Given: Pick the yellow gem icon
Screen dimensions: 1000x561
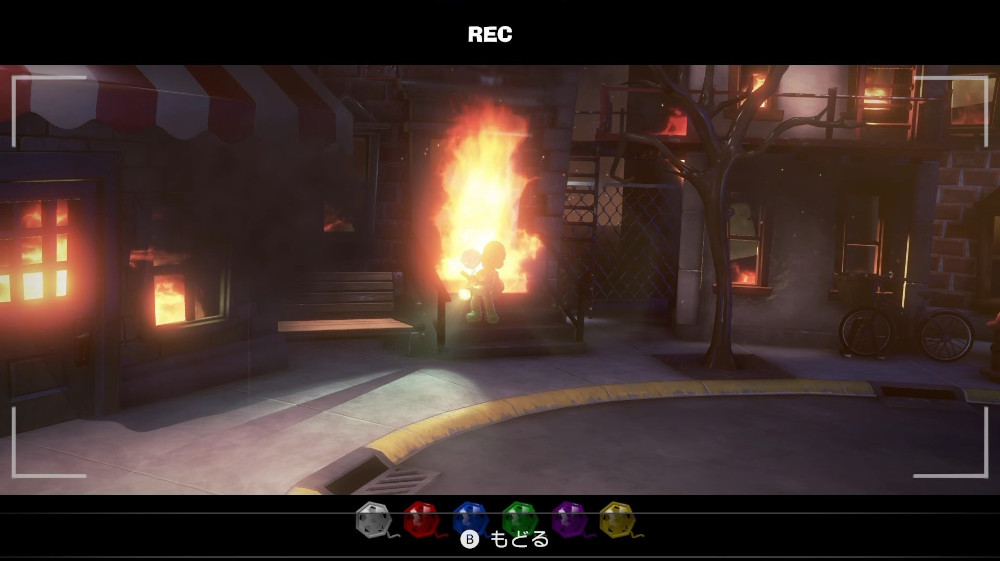Looking at the screenshot, I should [616, 518].
